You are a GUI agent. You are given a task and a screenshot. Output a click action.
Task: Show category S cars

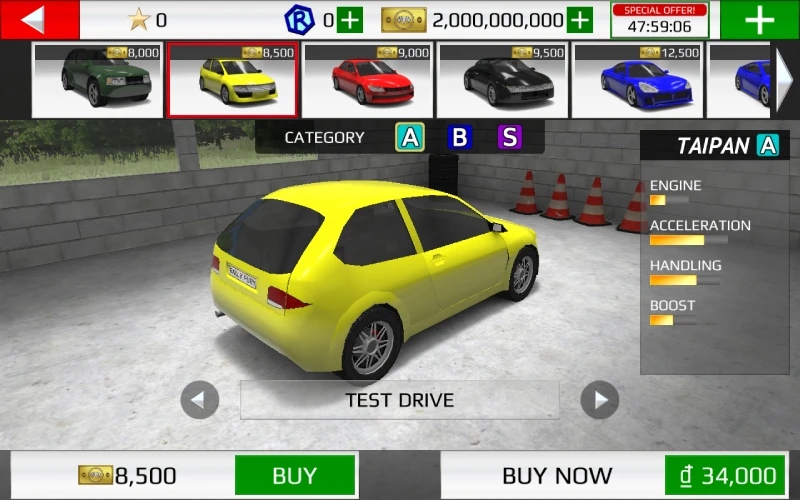pos(510,137)
